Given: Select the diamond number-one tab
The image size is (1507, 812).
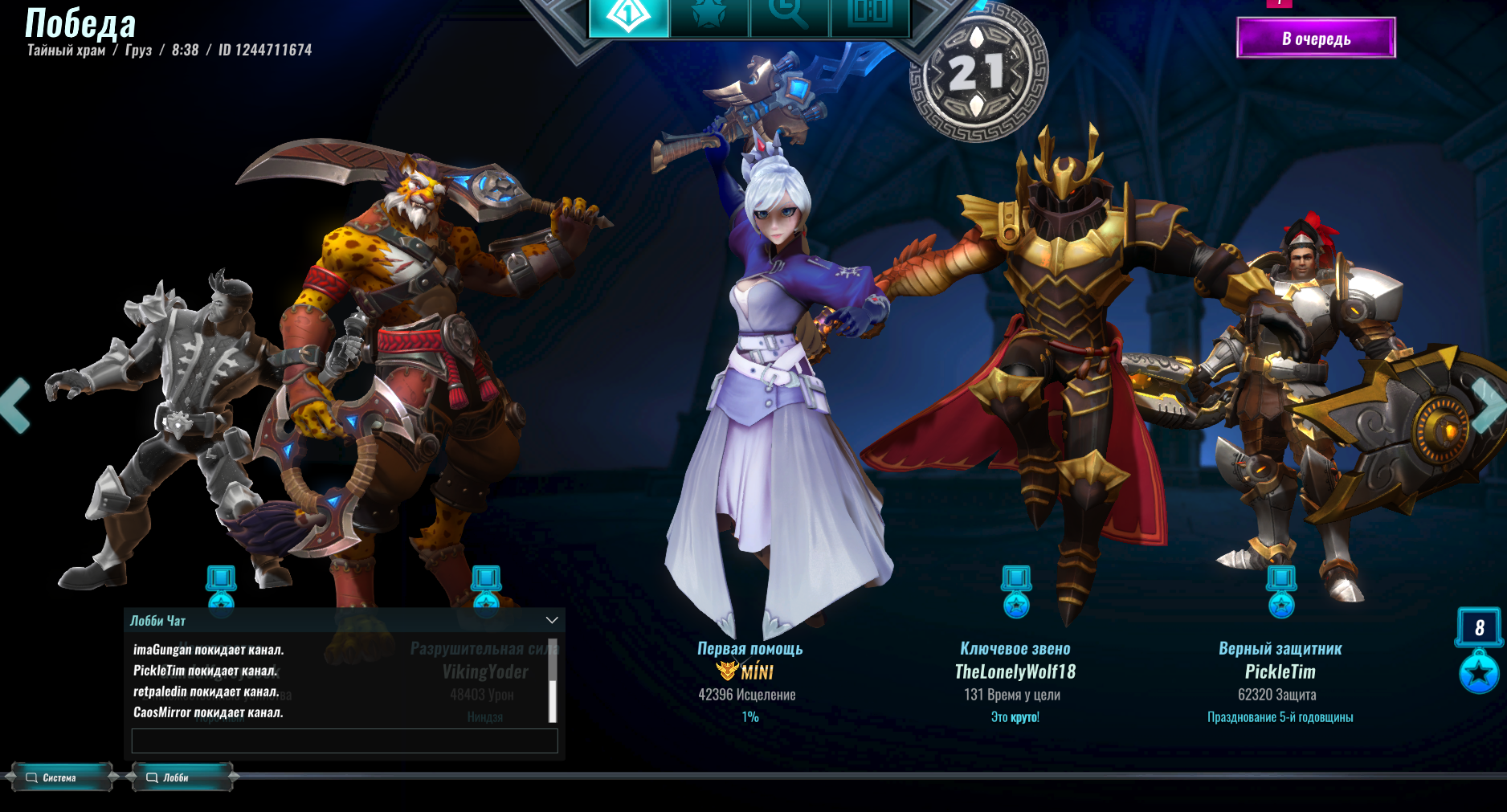Looking at the screenshot, I should [629, 16].
